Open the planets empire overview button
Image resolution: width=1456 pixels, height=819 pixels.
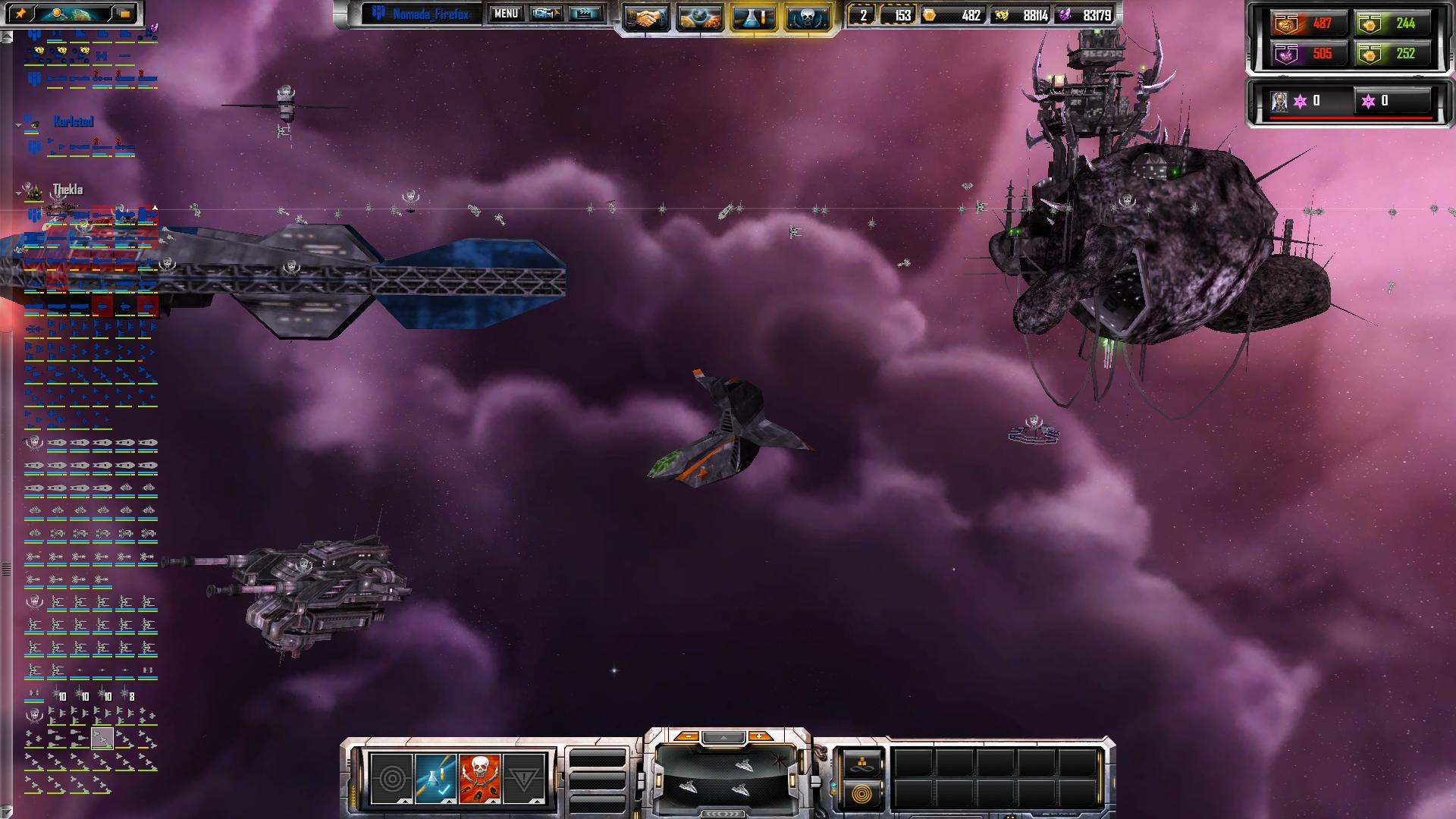(x=699, y=18)
